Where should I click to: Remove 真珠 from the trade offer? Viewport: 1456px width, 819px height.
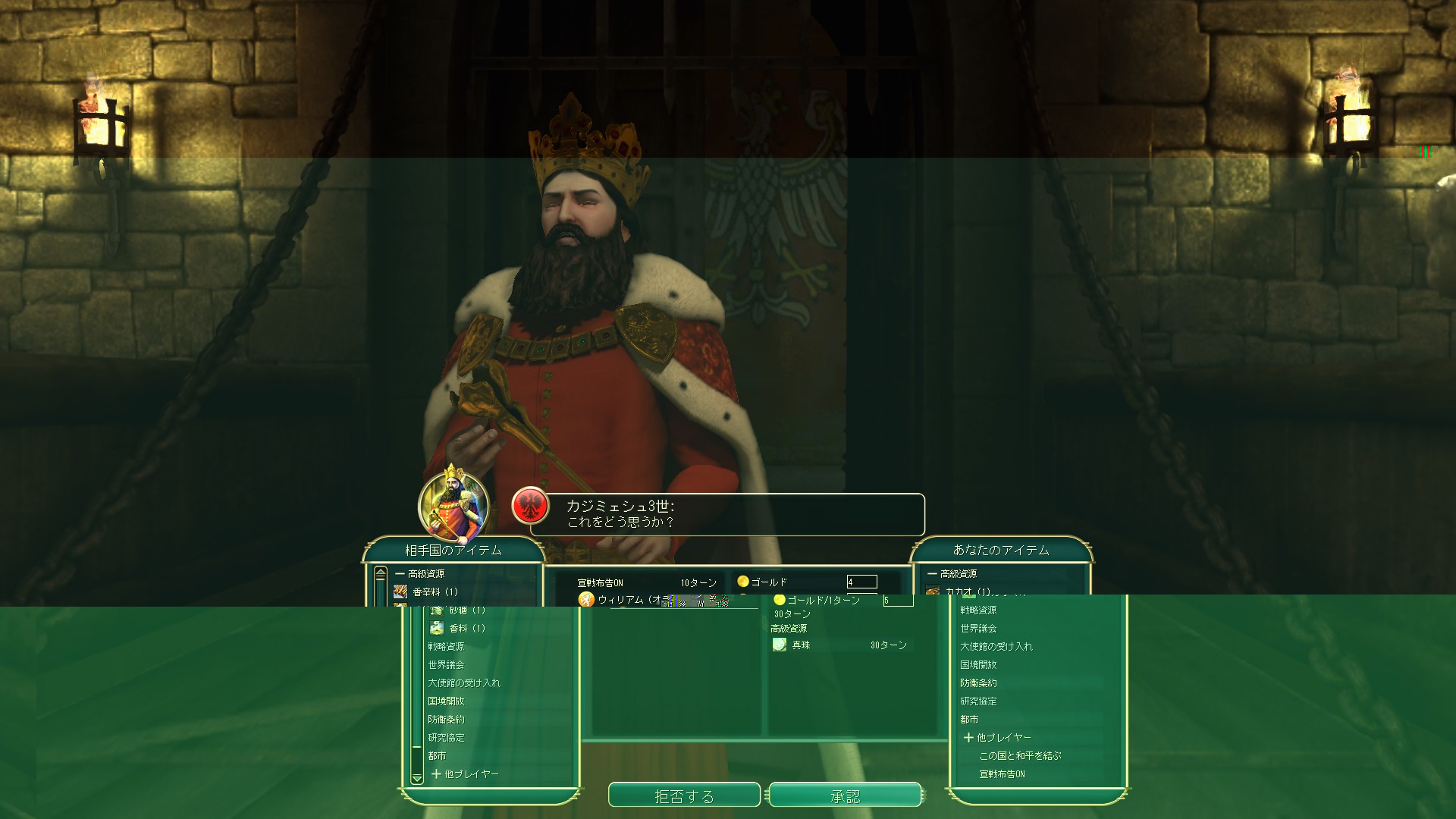(801, 645)
